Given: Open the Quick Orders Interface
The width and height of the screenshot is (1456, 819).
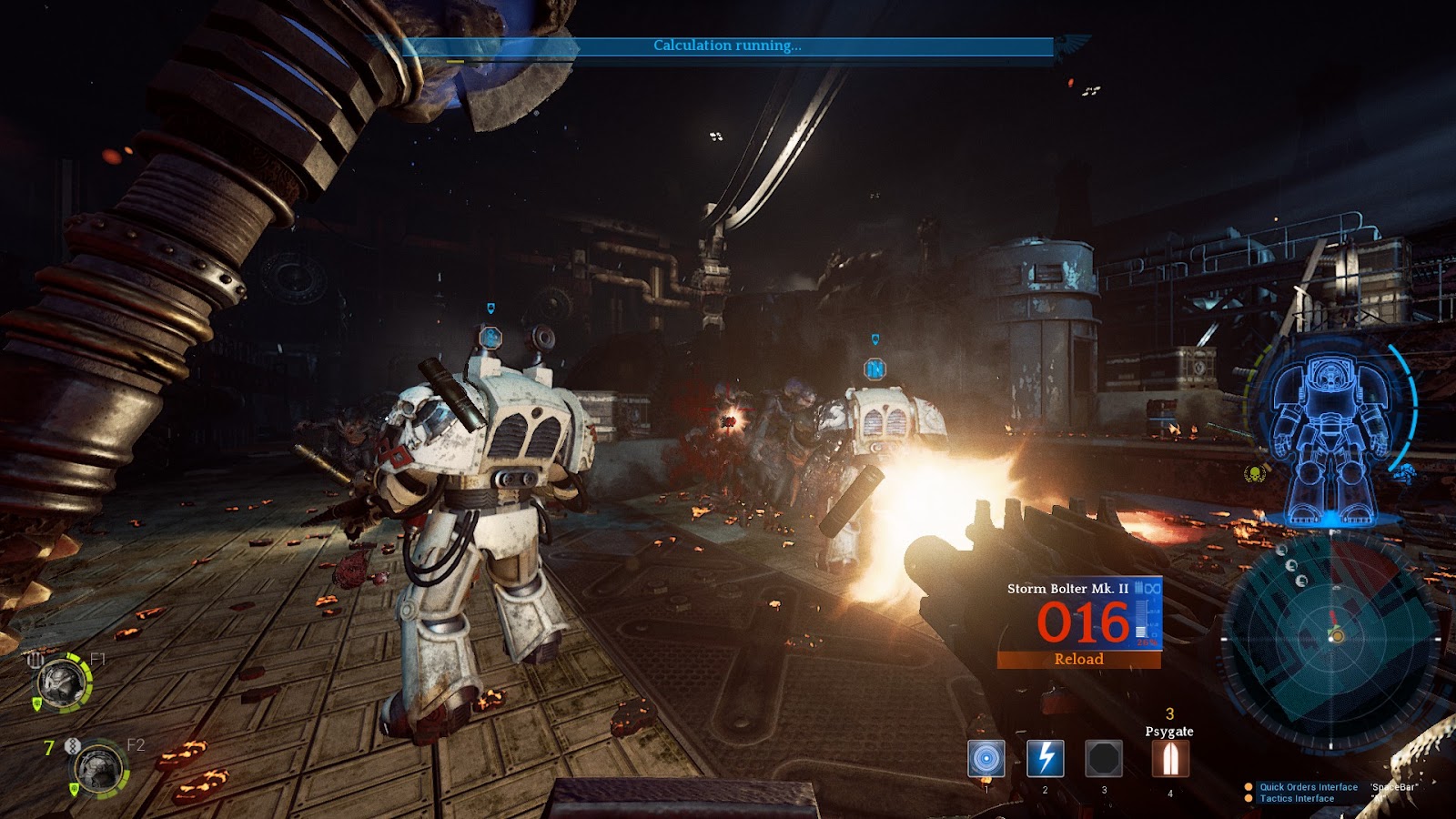Looking at the screenshot, I should click(x=1308, y=787).
